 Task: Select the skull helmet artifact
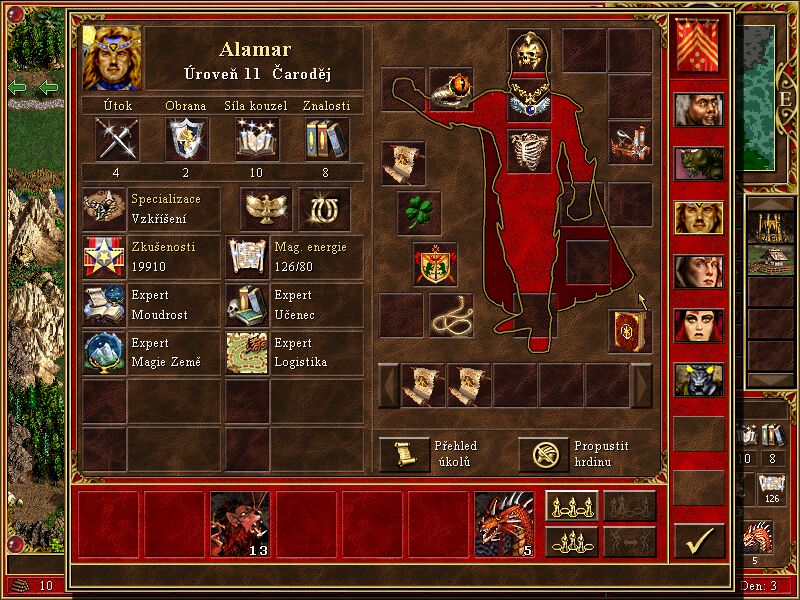[x=529, y=50]
